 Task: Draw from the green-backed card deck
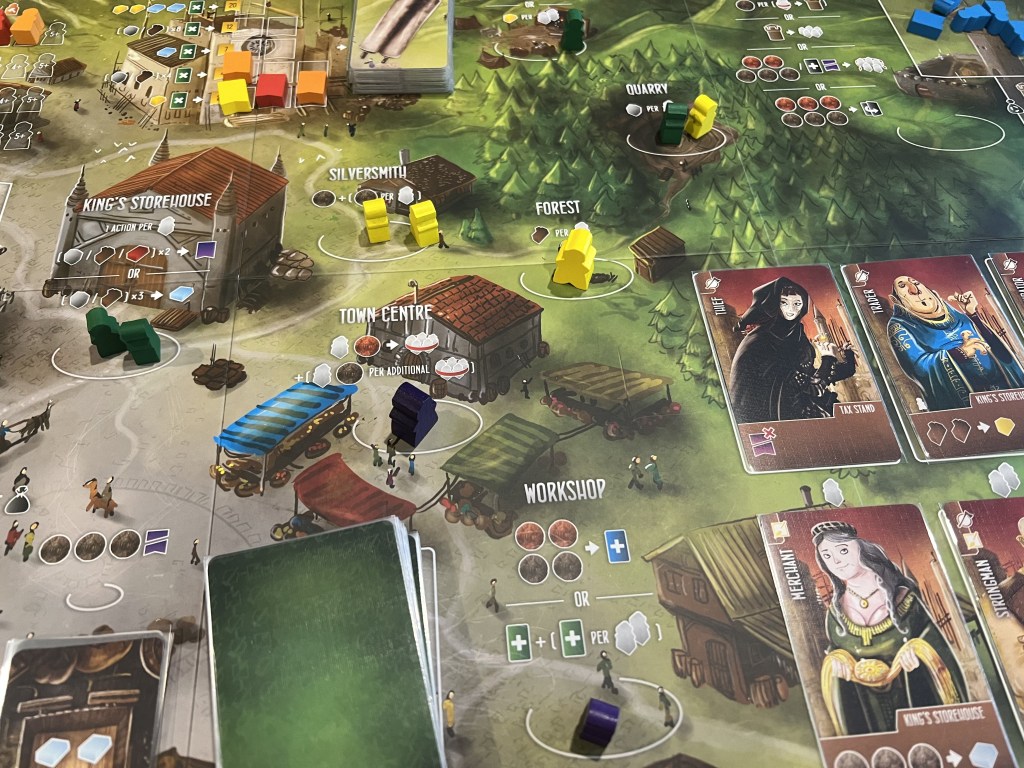(x=318, y=650)
